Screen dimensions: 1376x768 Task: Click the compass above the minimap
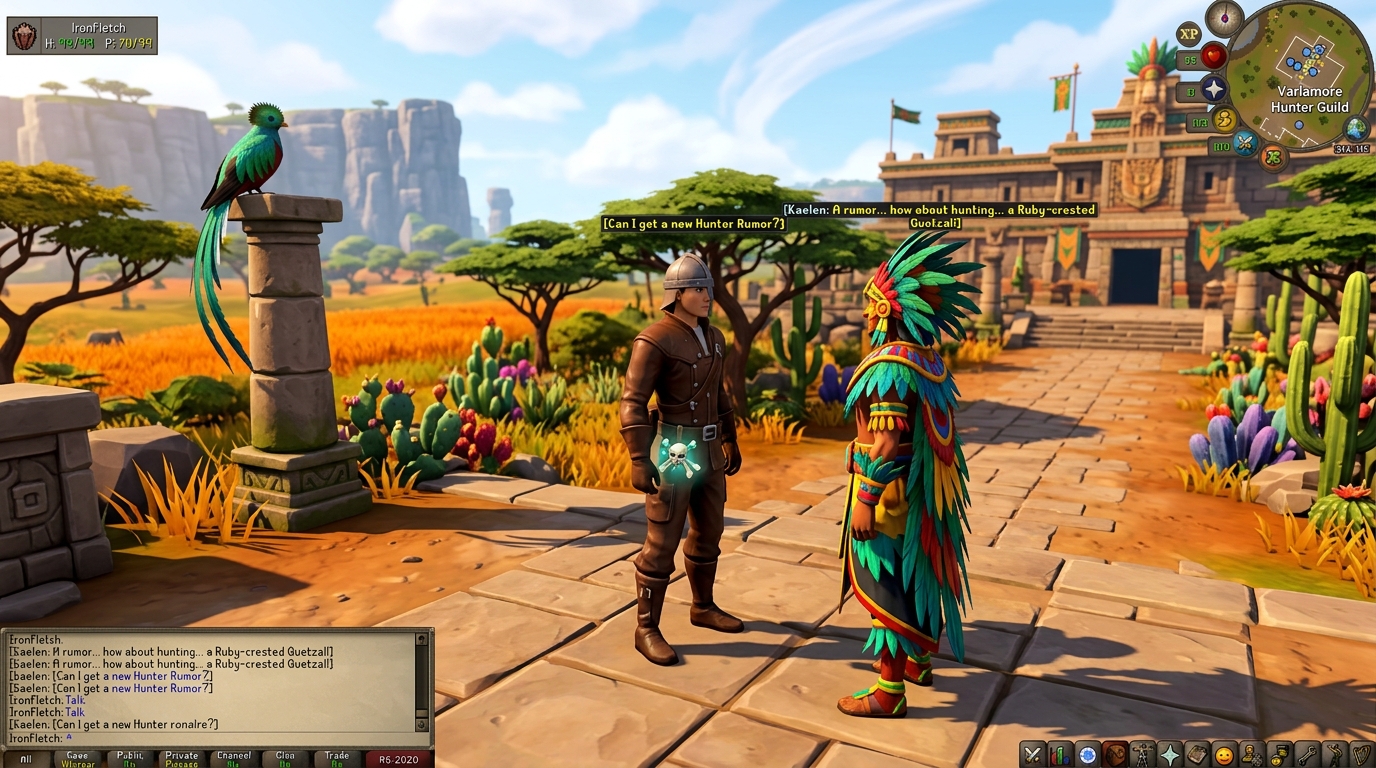pyautogui.click(x=1224, y=18)
